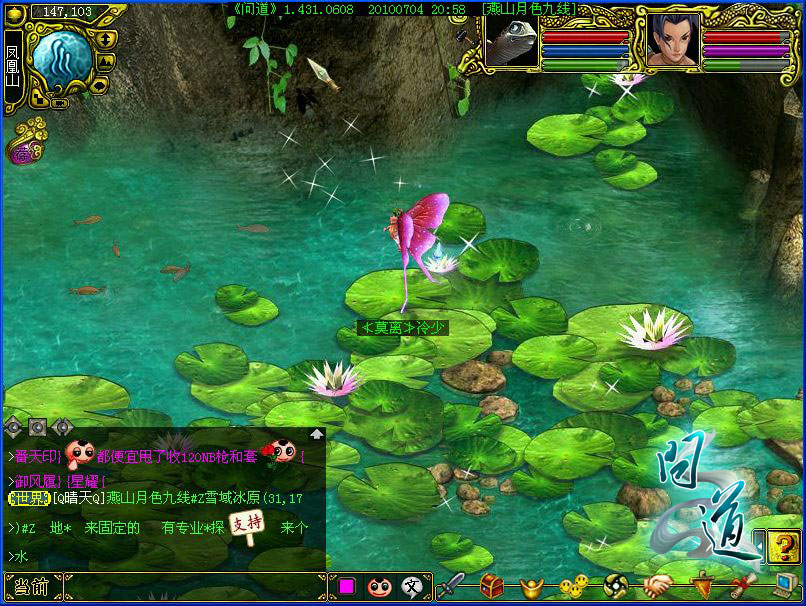Click the yellow 世界 world channel tag
Screen dimensions: 806x606
(29, 498)
